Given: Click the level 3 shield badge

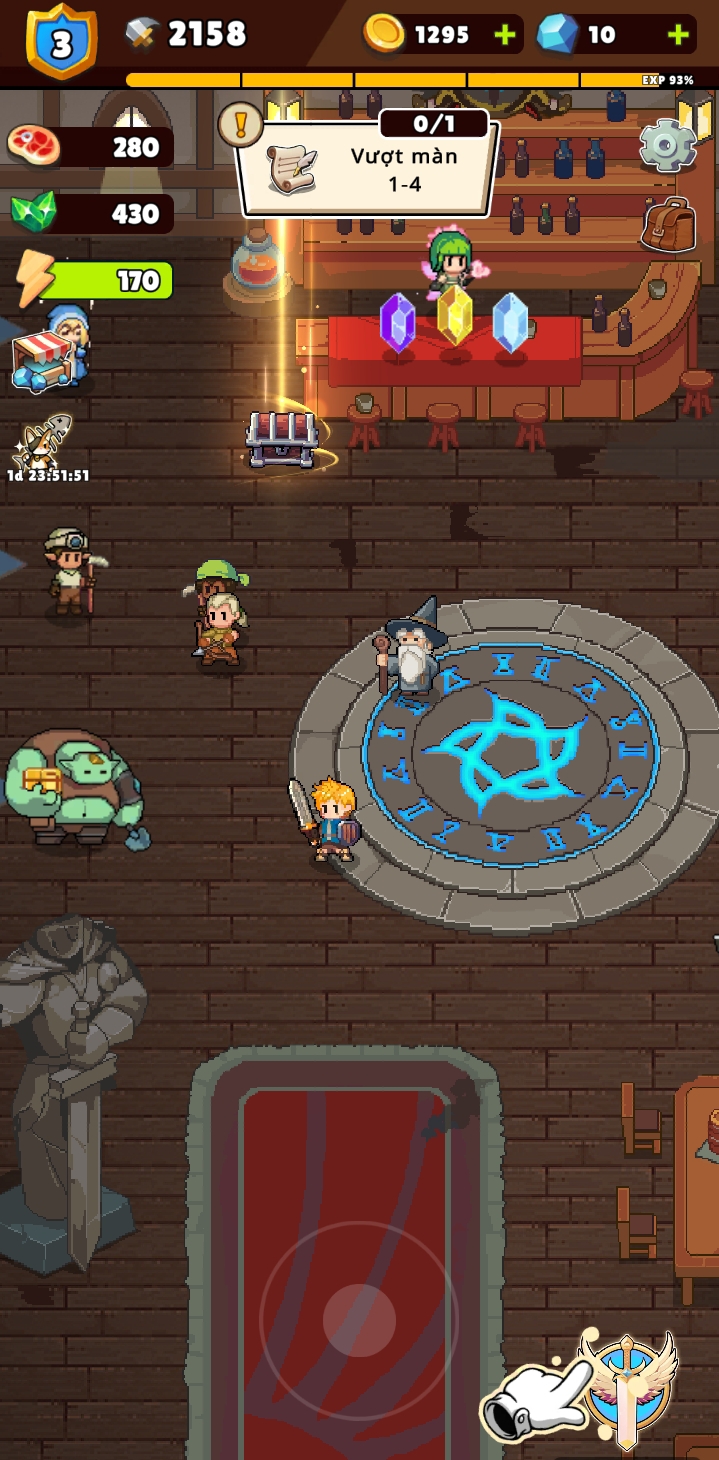Looking at the screenshot, I should pyautogui.click(x=61, y=40).
